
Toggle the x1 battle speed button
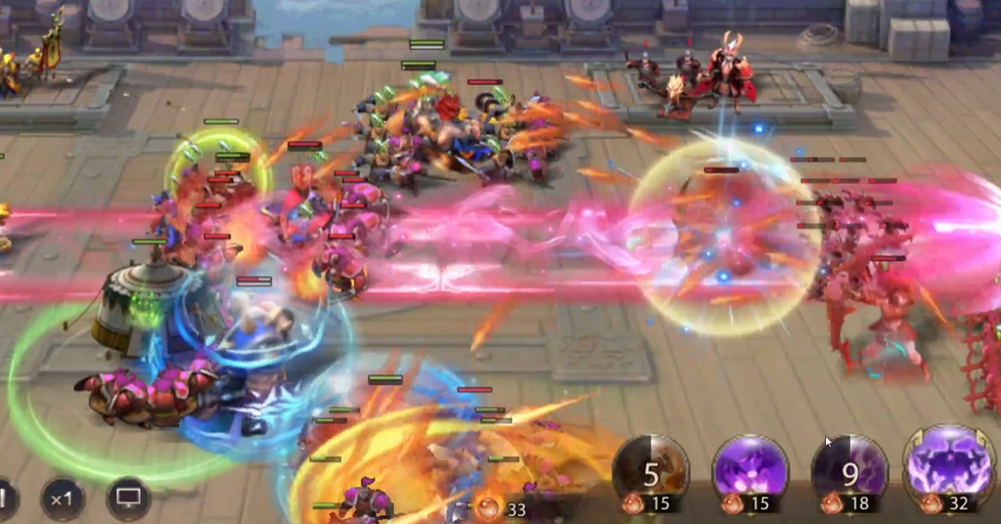point(62,497)
